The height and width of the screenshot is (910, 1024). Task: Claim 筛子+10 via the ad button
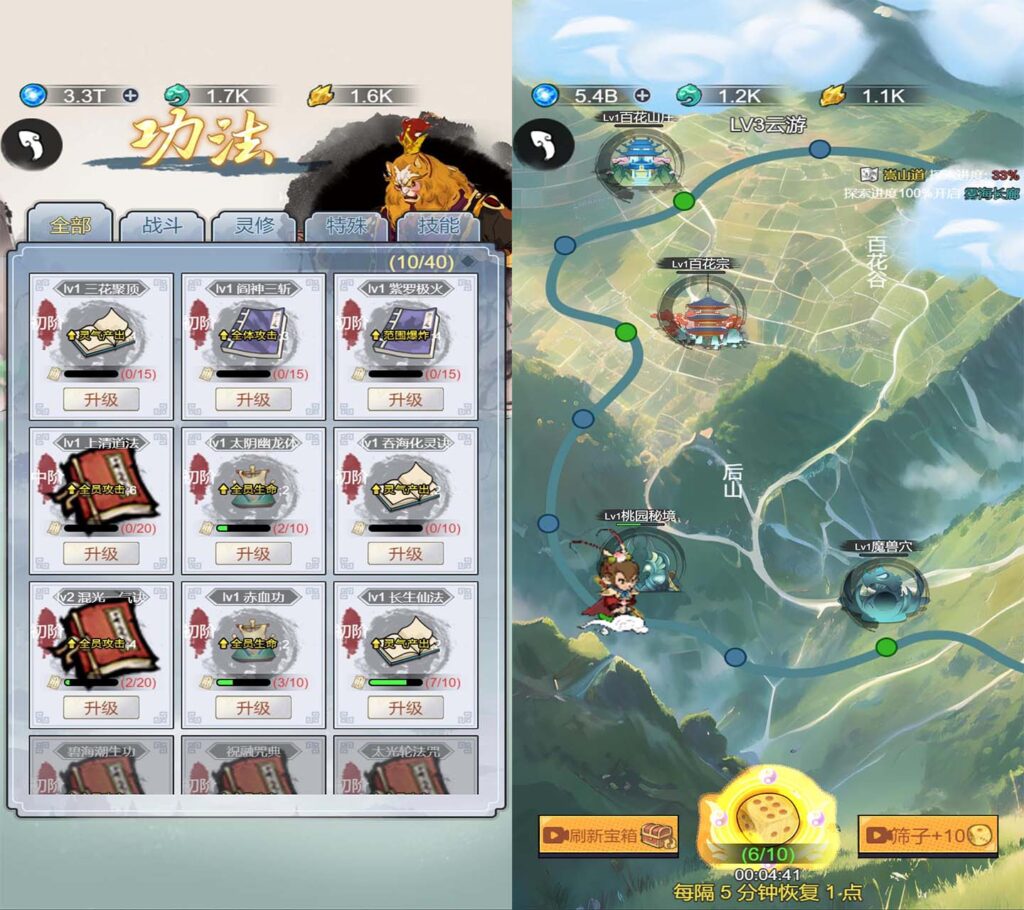click(x=928, y=835)
